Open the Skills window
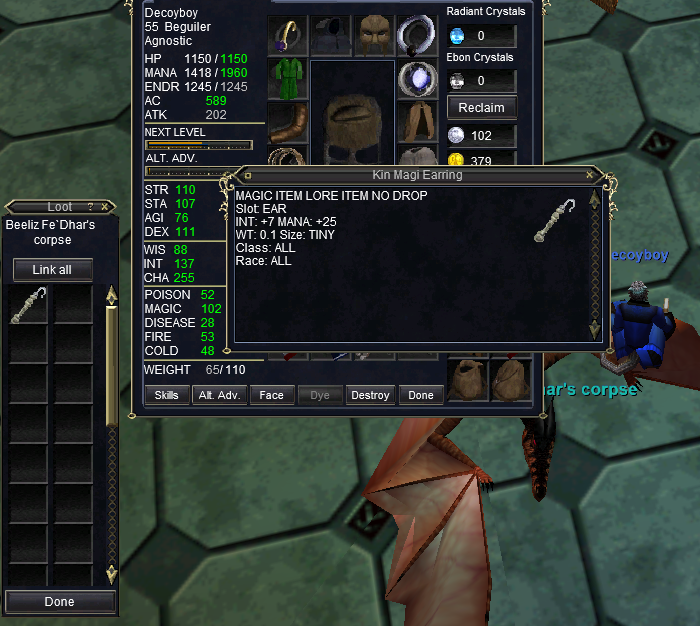Screen dimensions: 700x626 (x=167, y=395)
